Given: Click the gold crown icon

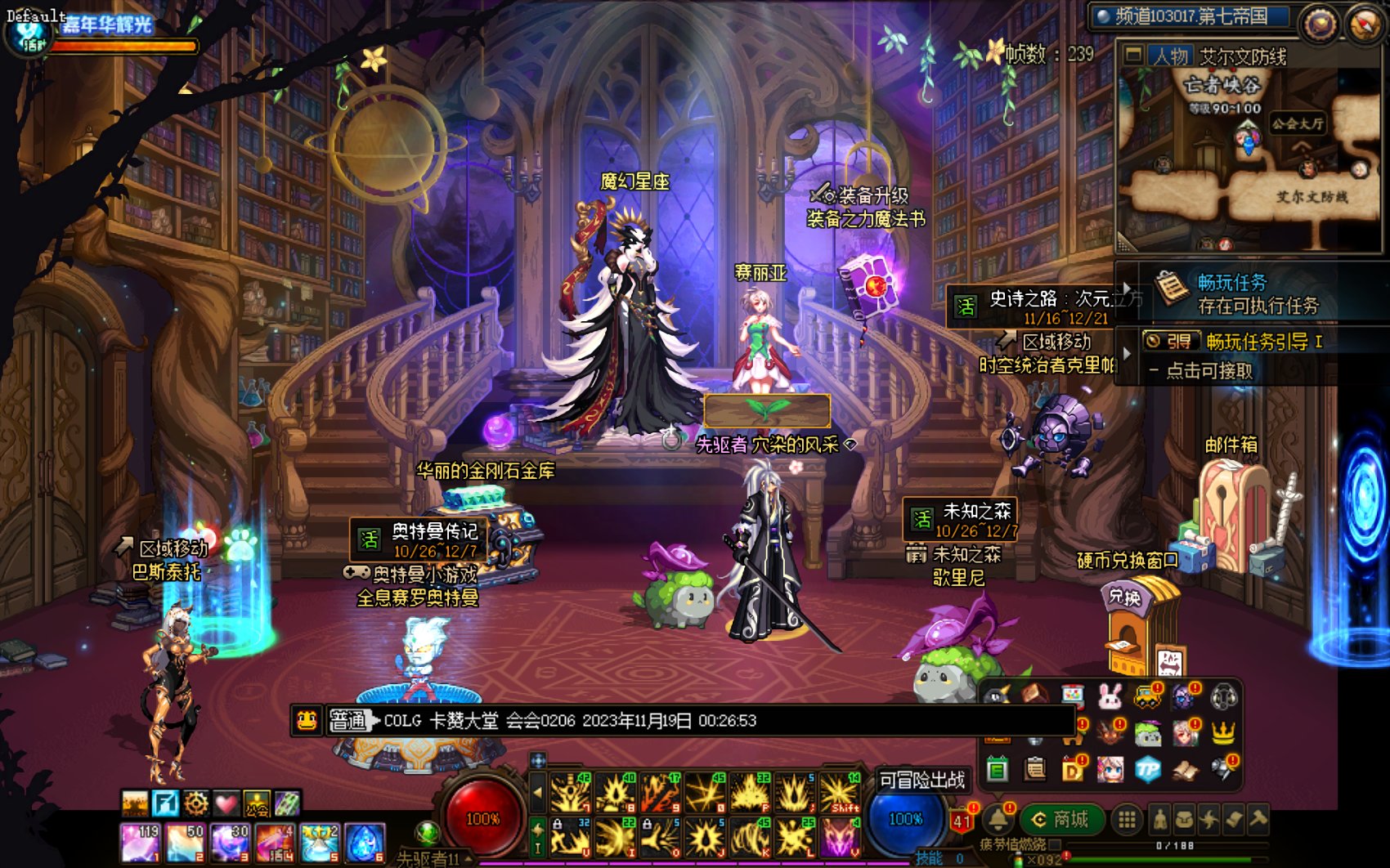Looking at the screenshot, I should (x=1223, y=733).
